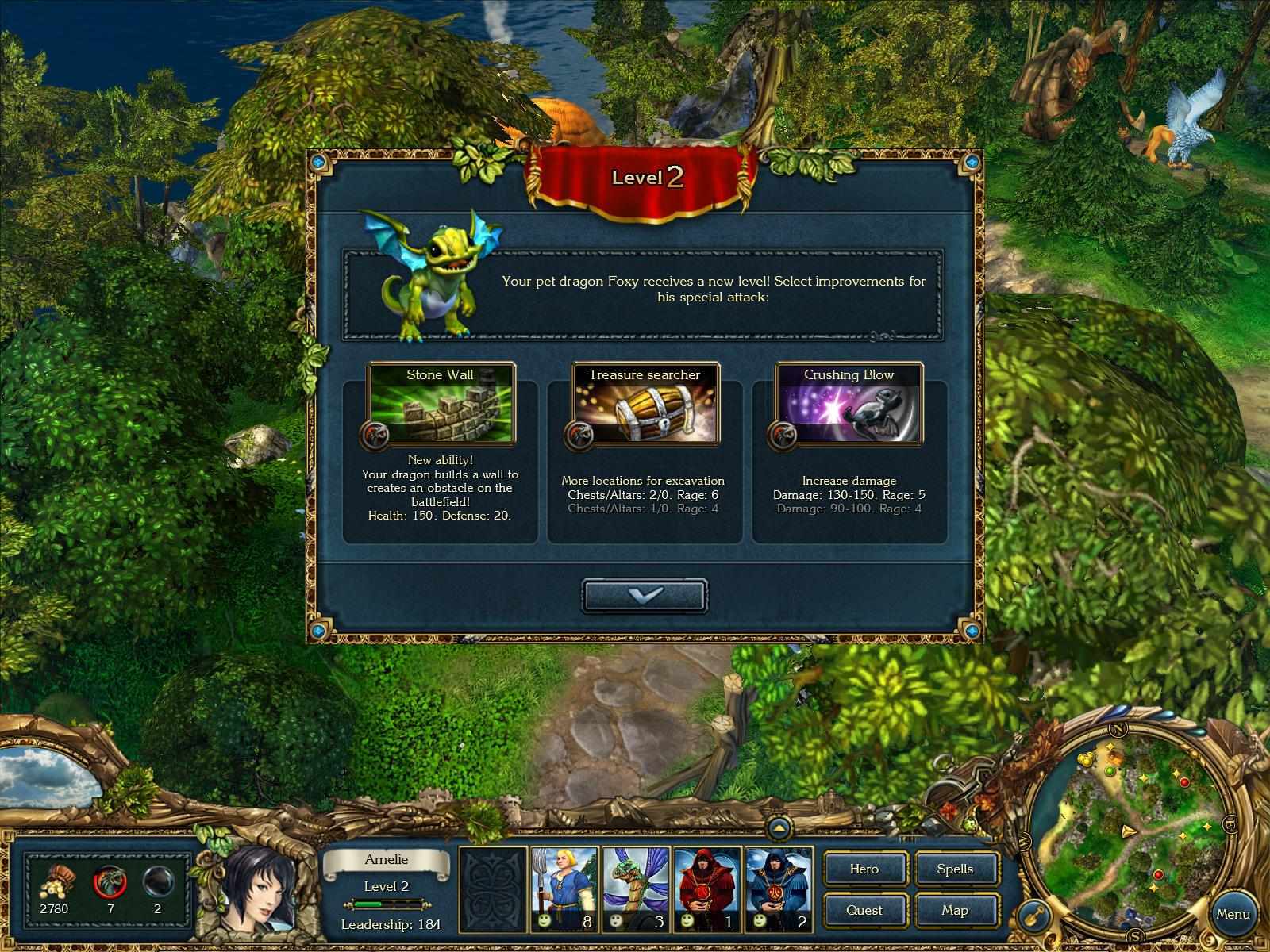The width and height of the screenshot is (1270, 952).
Task: Confirm selection with the down-arrow button
Action: (645, 595)
